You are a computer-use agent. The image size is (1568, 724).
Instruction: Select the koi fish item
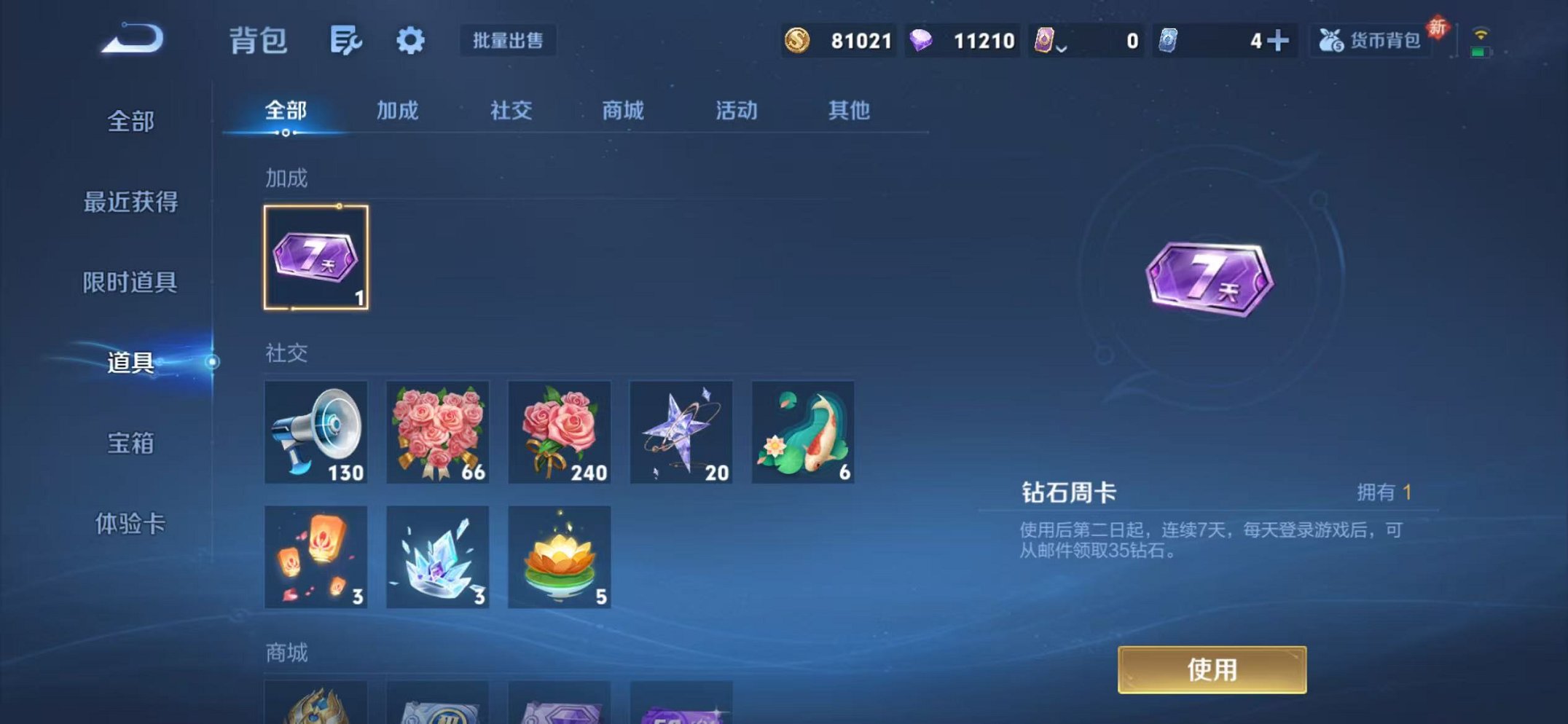coord(801,433)
